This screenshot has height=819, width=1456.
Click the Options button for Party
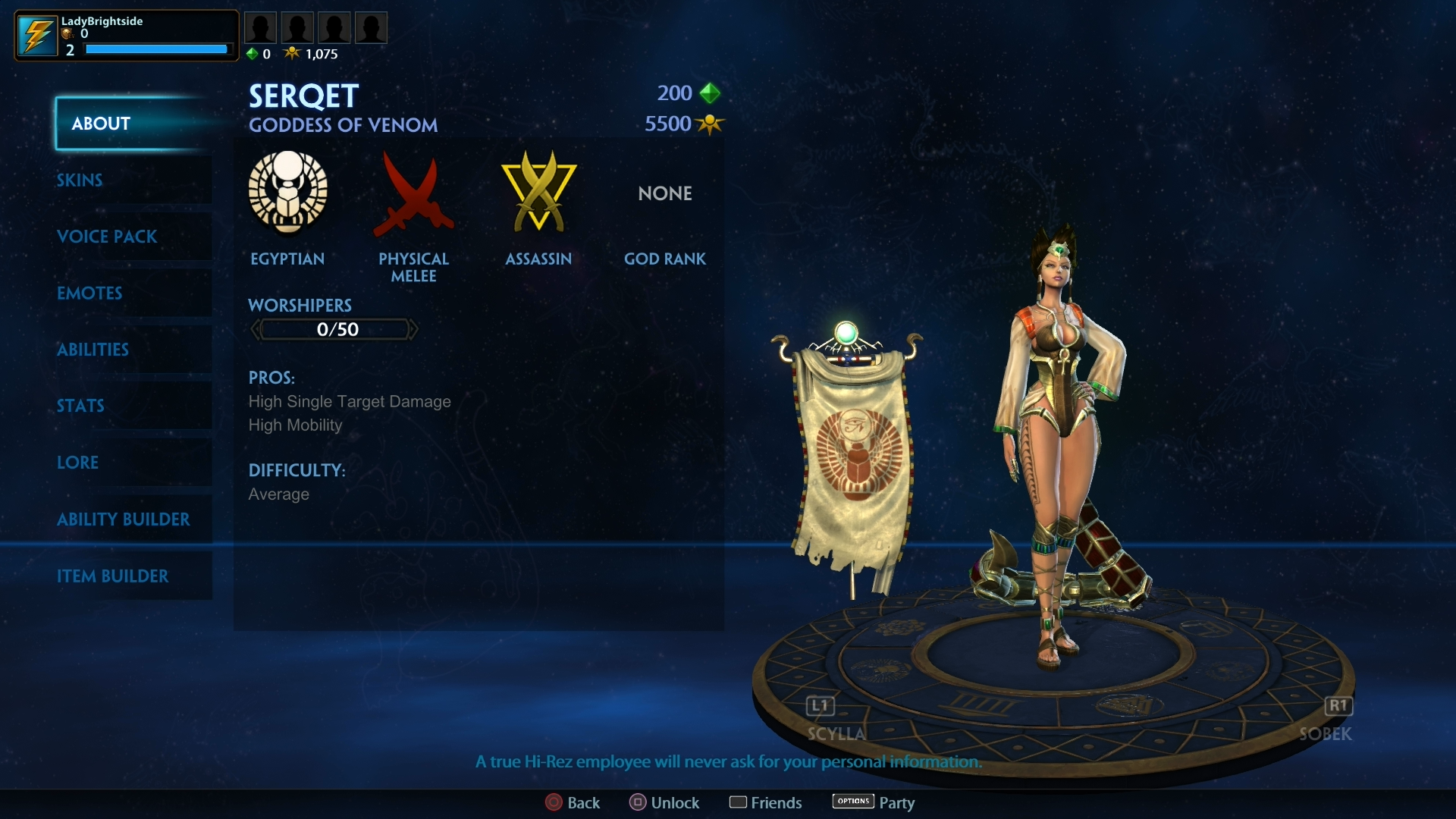point(852,802)
